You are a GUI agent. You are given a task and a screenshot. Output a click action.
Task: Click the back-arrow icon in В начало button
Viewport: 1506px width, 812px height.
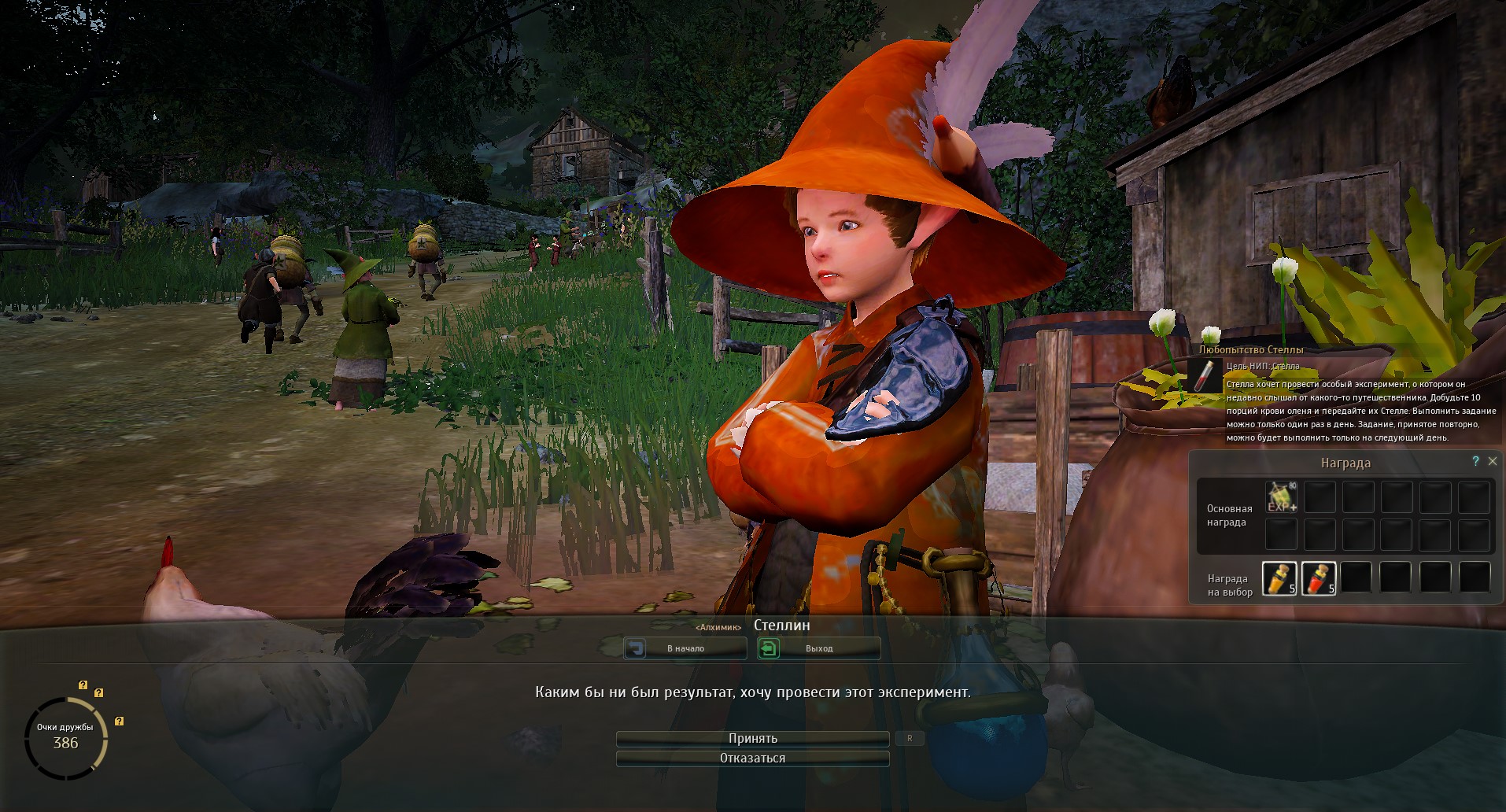click(636, 648)
